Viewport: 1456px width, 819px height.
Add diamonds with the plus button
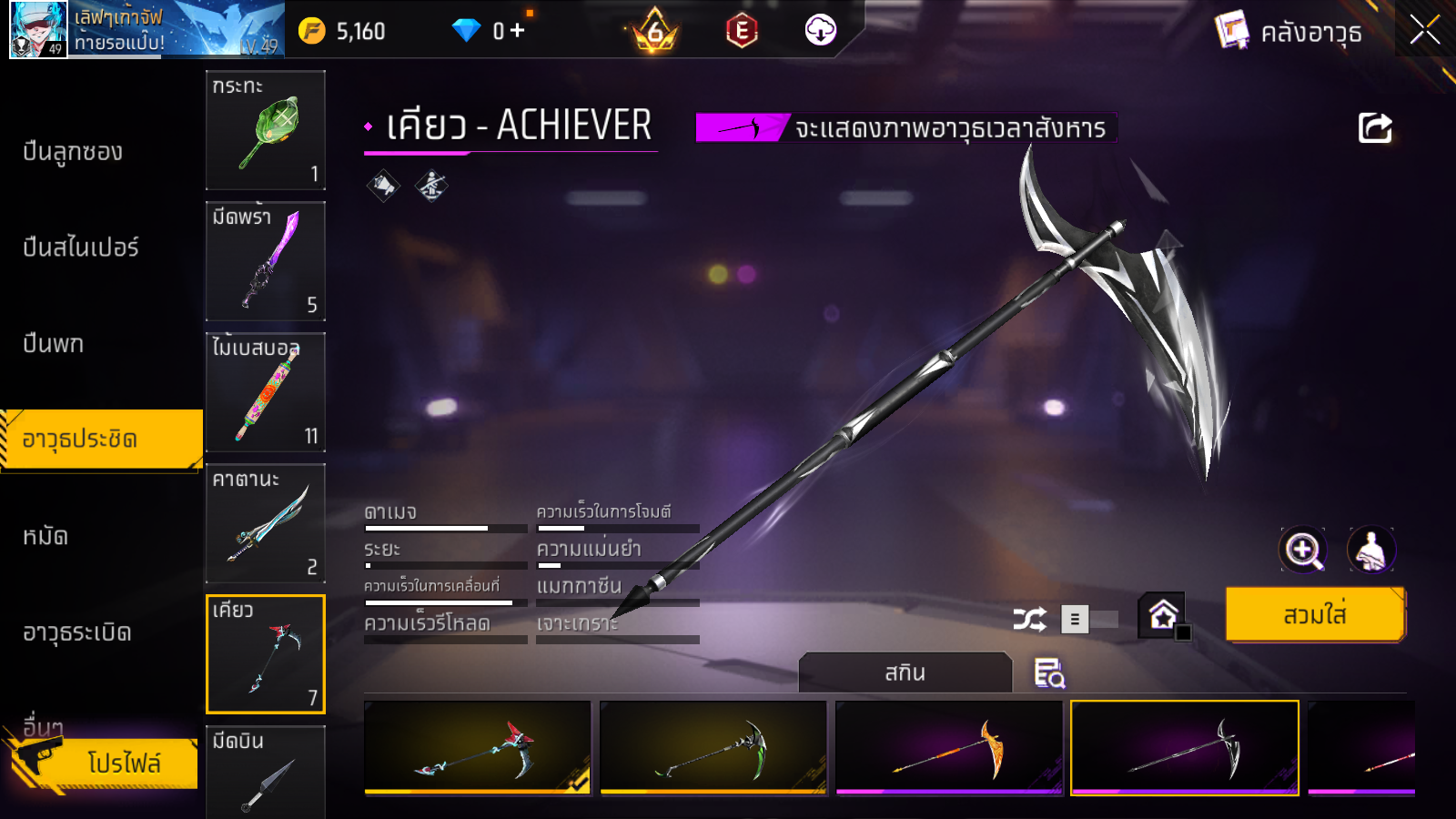pyautogui.click(x=518, y=31)
